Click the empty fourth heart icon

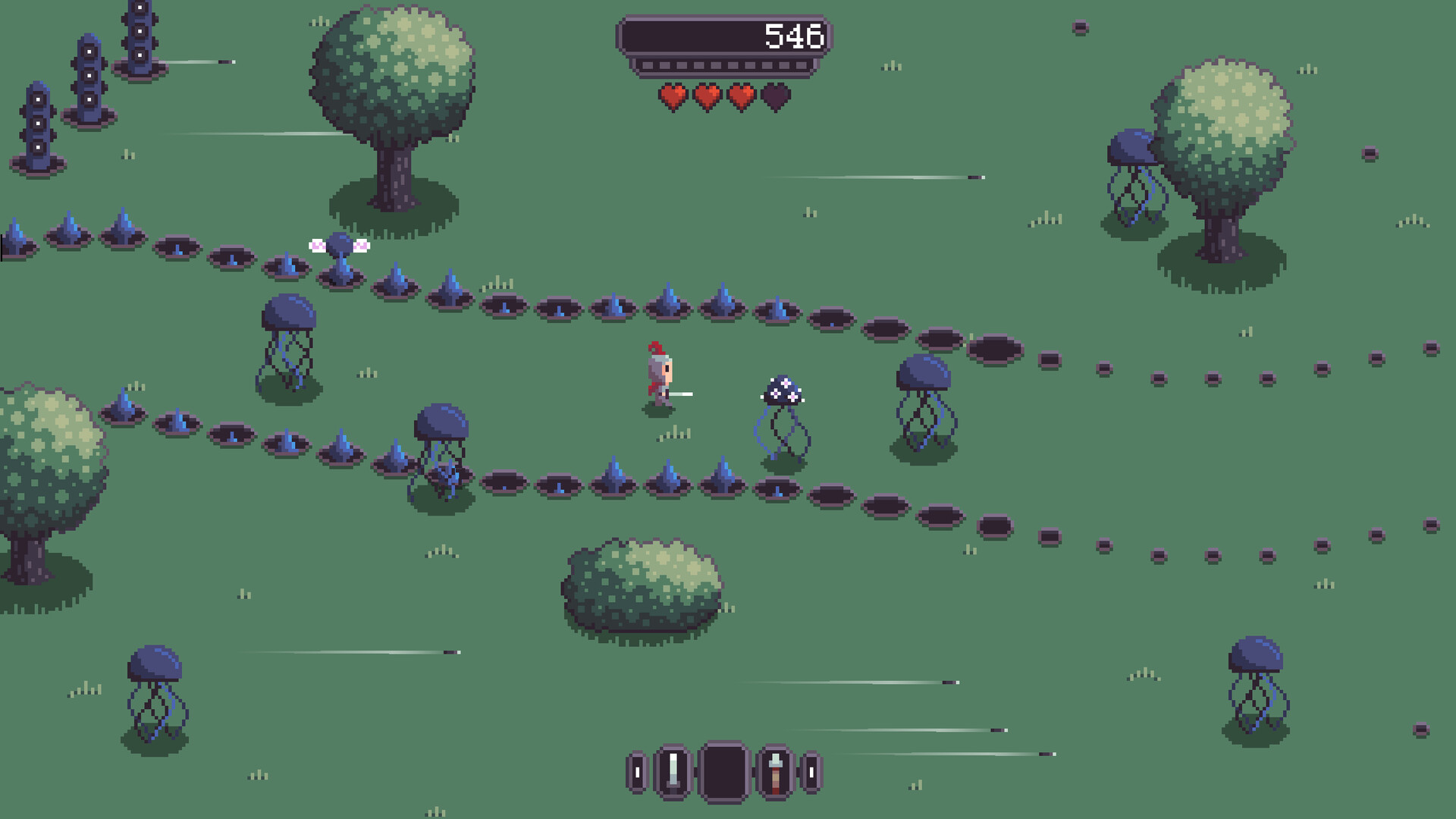[x=774, y=97]
